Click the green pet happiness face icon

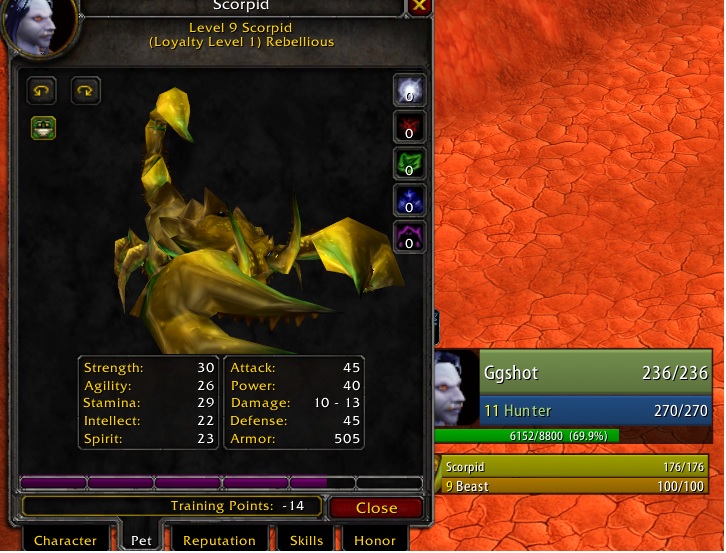43,127
